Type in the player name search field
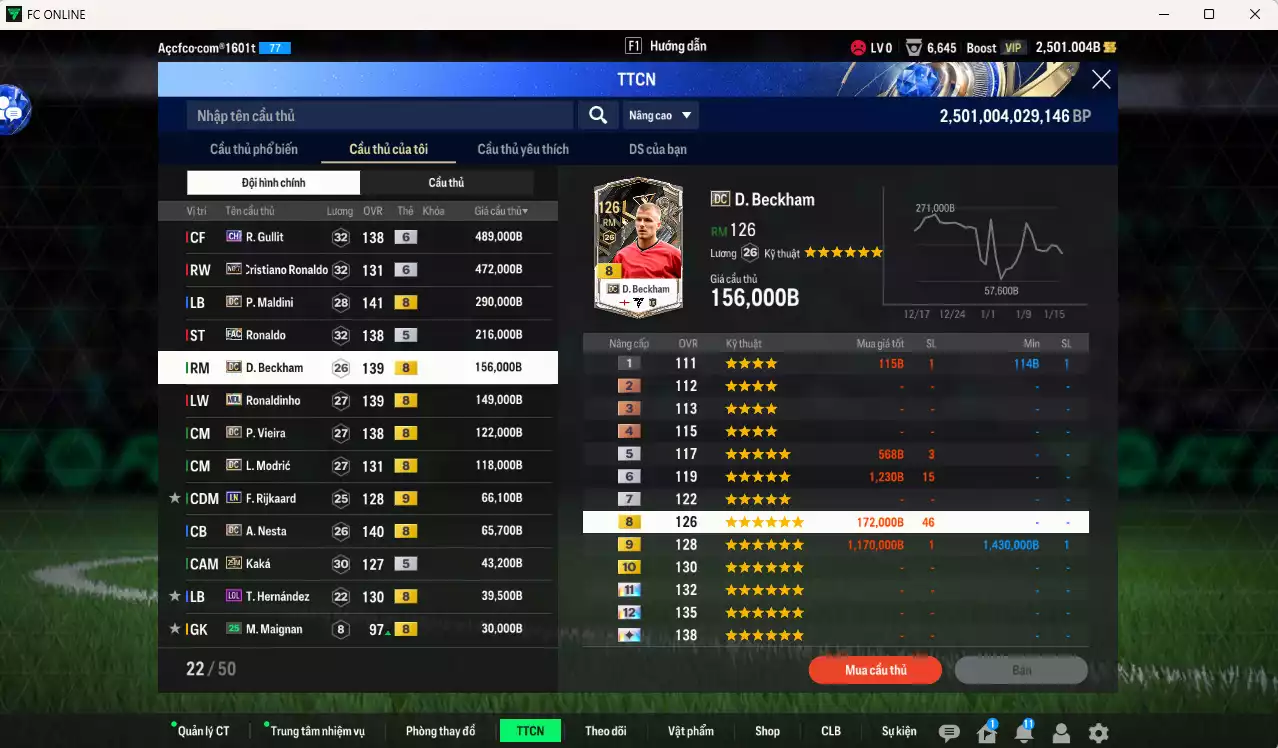 pyautogui.click(x=380, y=116)
